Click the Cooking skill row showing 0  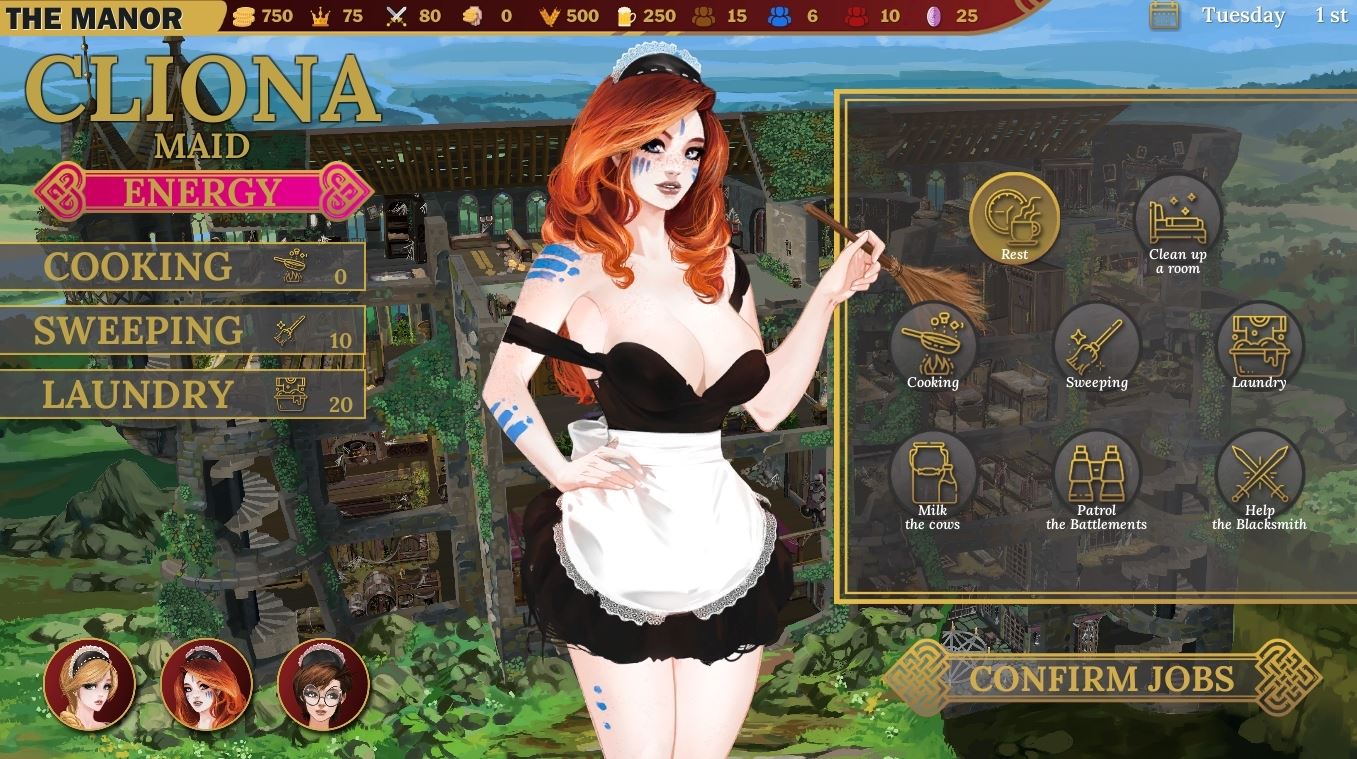(x=185, y=265)
